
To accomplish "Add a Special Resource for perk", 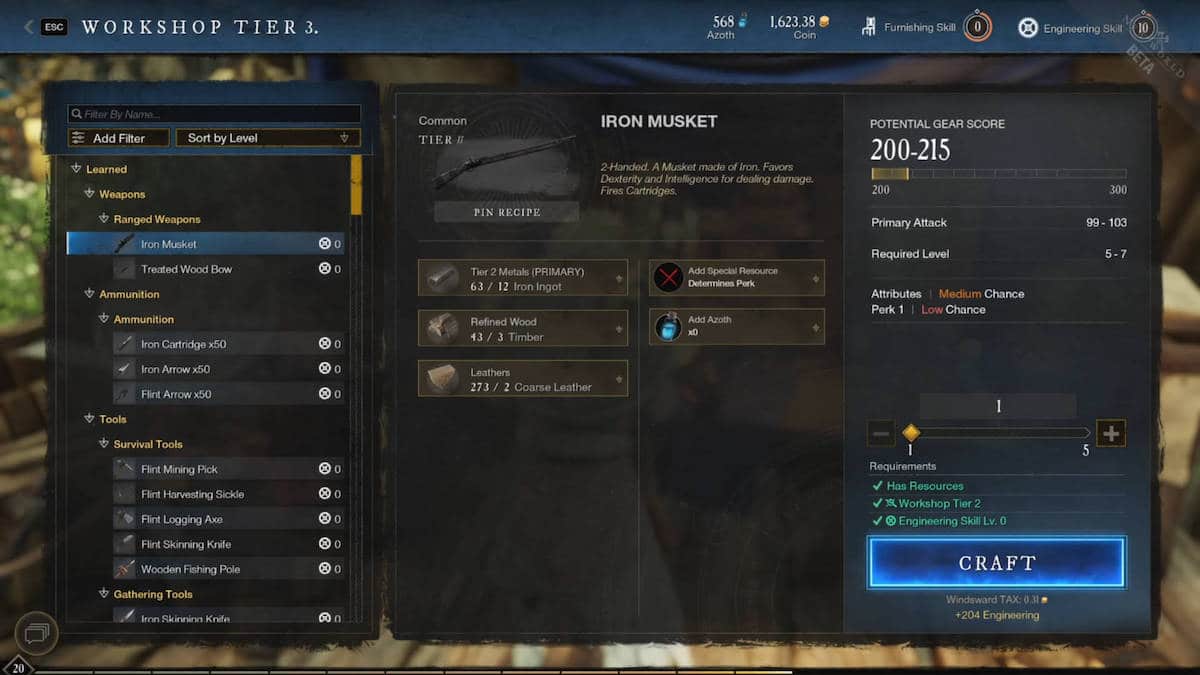I will [x=737, y=277].
